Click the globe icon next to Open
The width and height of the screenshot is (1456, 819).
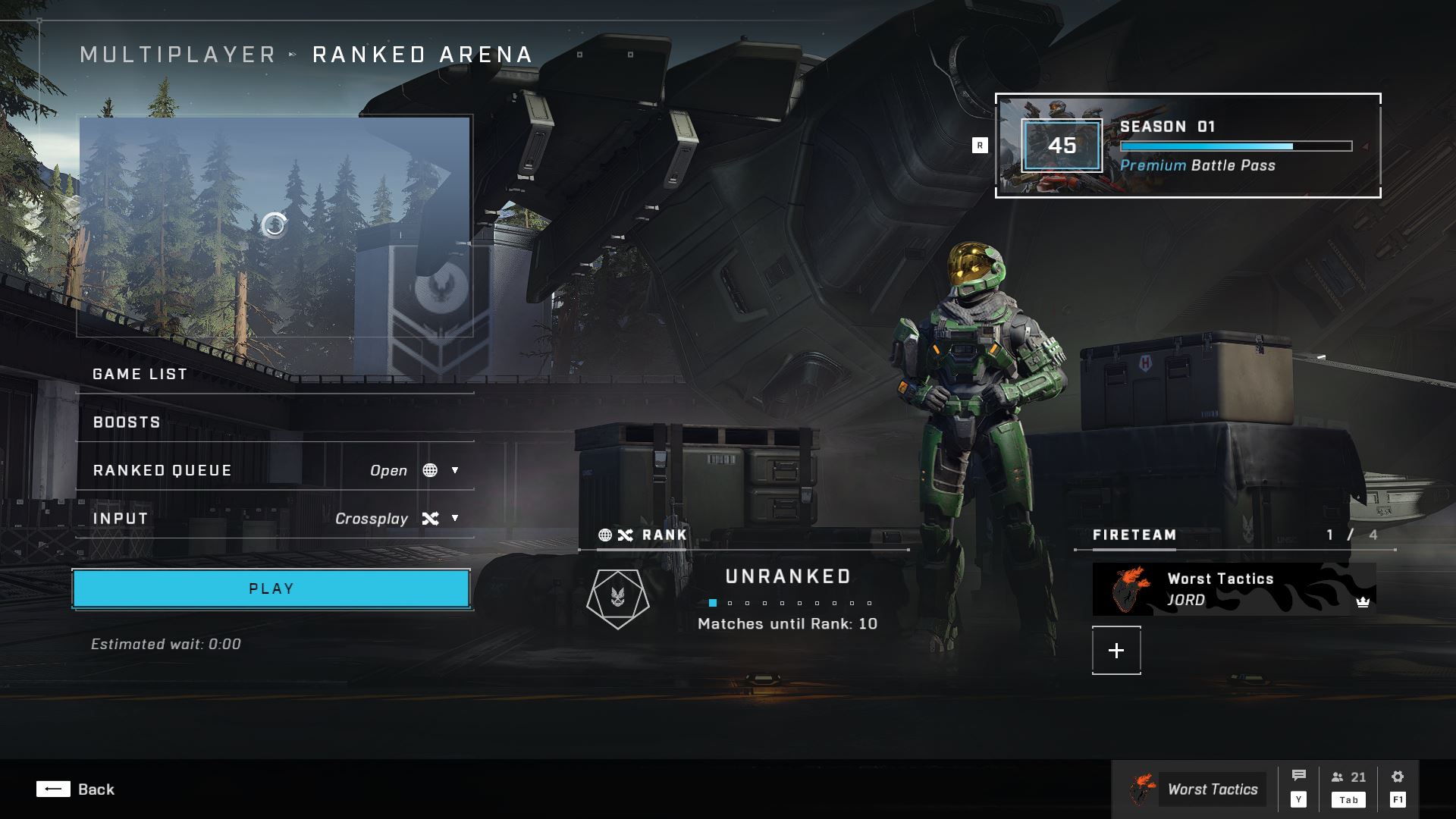(431, 470)
